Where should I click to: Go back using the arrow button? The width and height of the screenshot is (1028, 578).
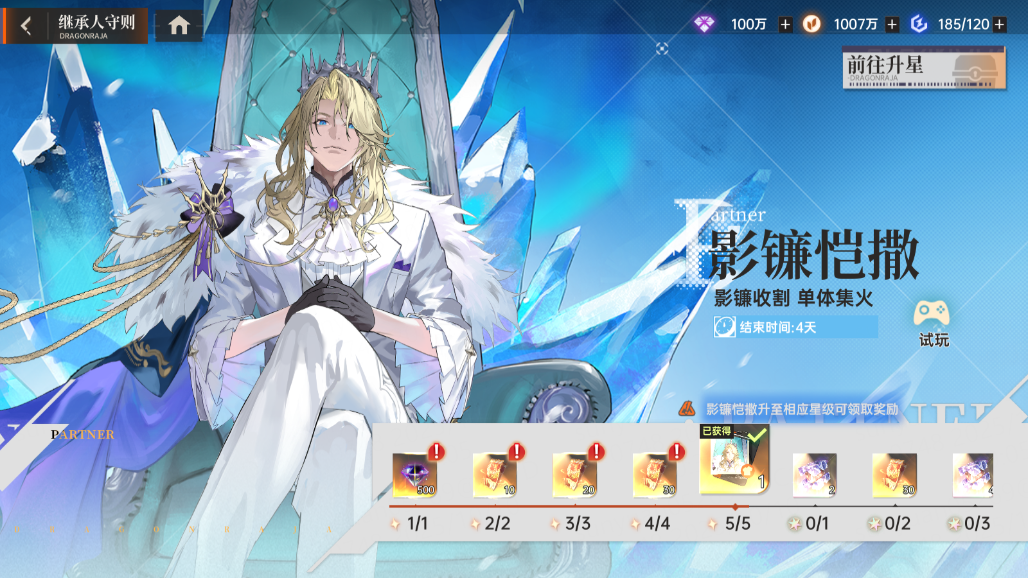(26, 26)
